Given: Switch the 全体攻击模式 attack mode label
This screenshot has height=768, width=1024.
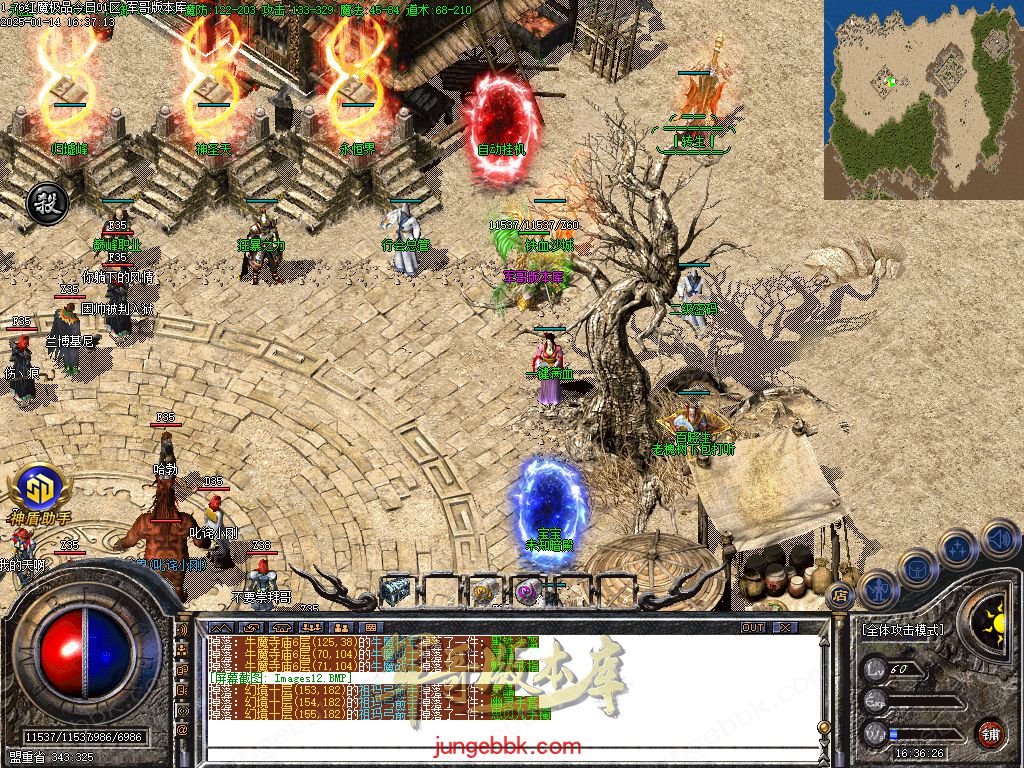Looking at the screenshot, I should click(x=903, y=631).
